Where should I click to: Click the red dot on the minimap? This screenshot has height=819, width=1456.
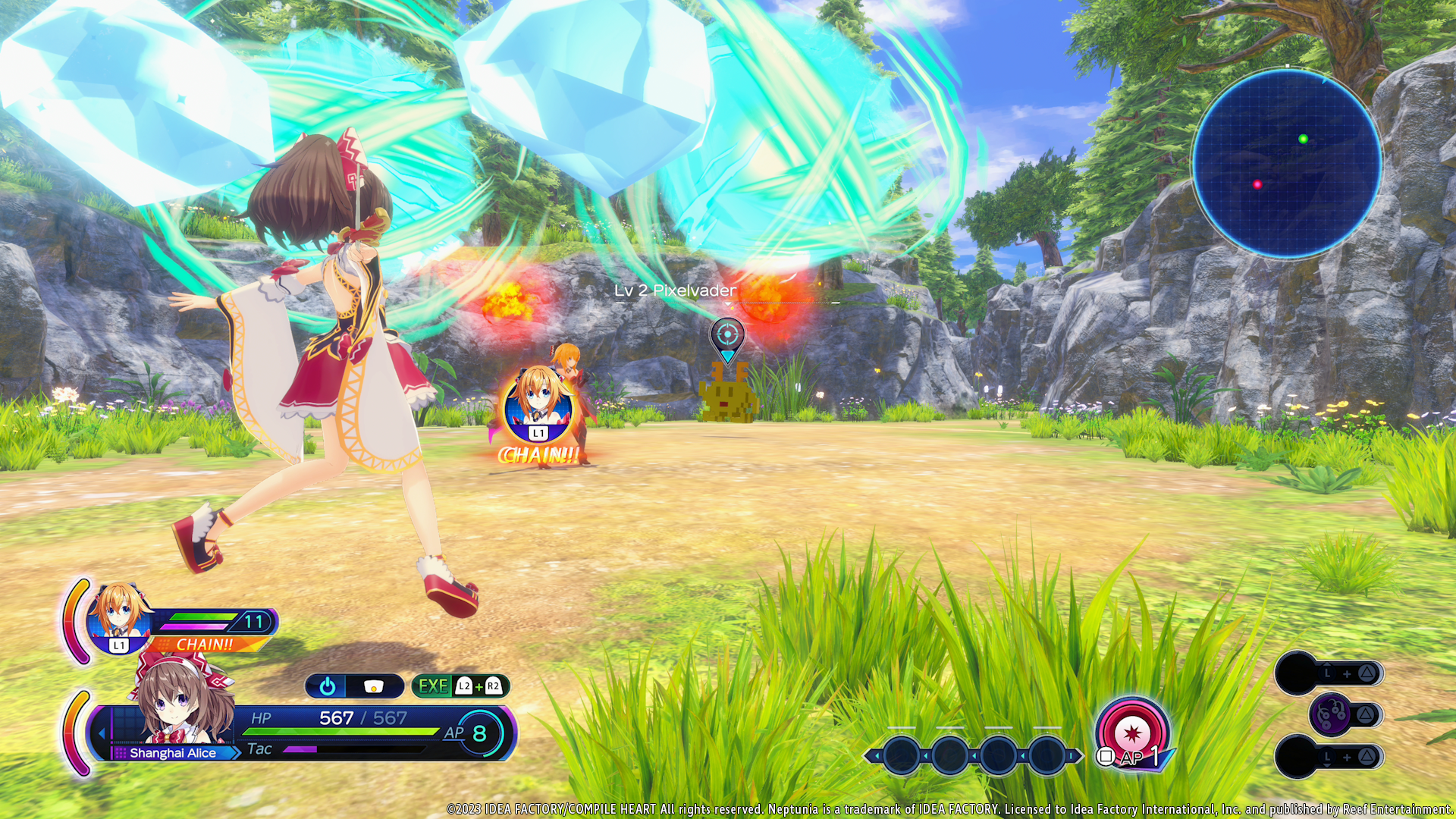point(1257,184)
